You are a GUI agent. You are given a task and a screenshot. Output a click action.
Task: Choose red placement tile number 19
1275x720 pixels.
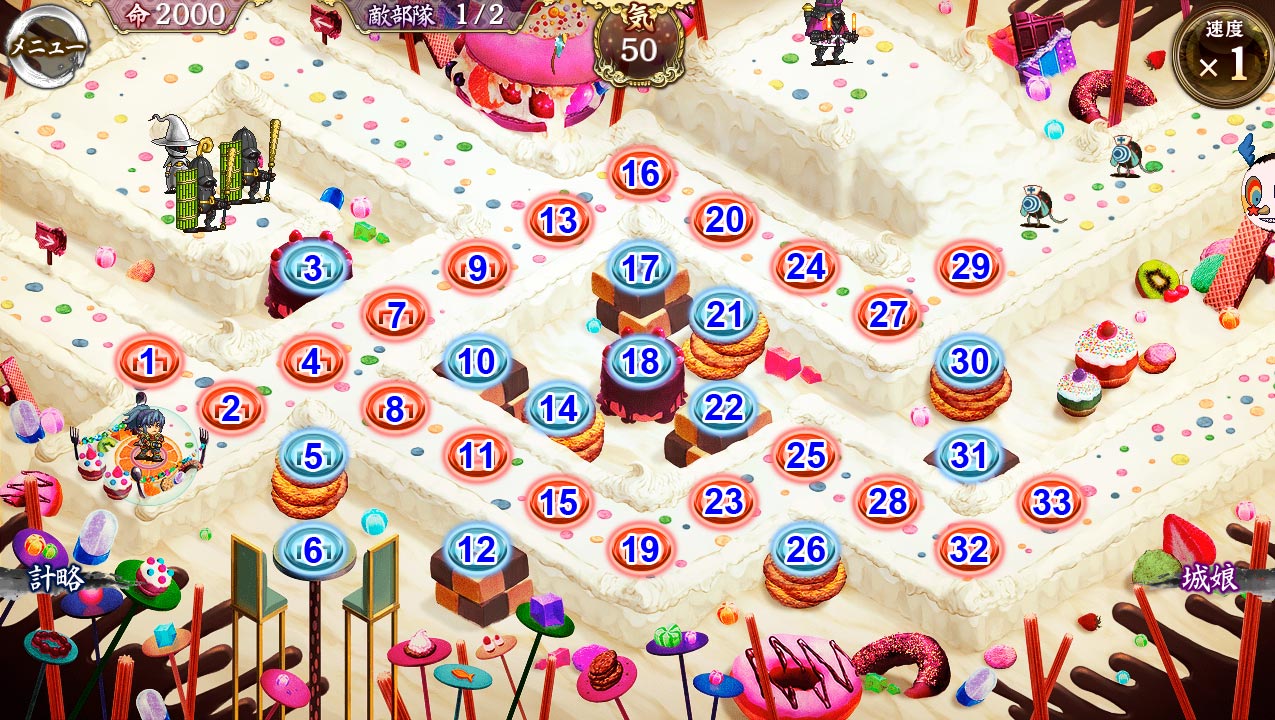click(x=640, y=549)
